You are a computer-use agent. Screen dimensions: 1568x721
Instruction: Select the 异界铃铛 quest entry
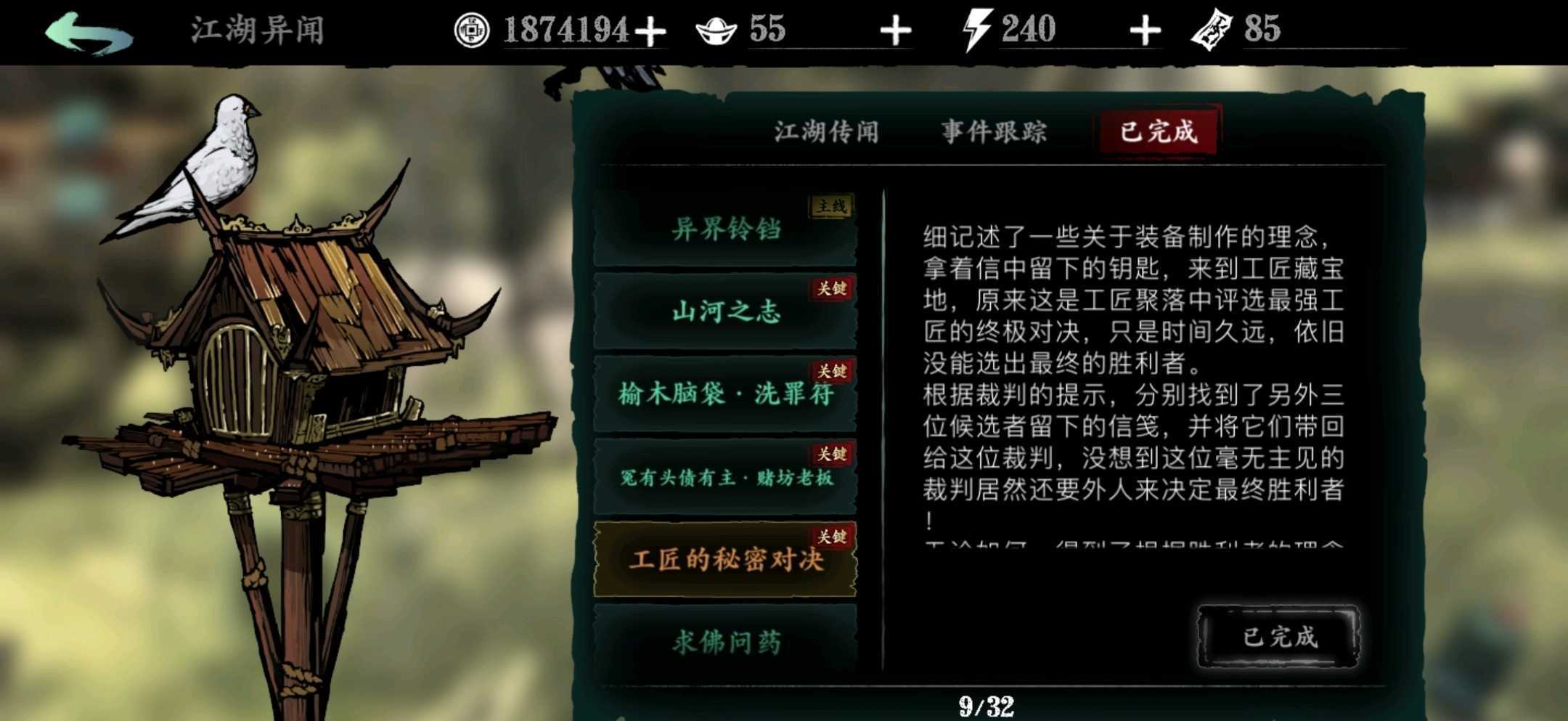click(x=726, y=229)
